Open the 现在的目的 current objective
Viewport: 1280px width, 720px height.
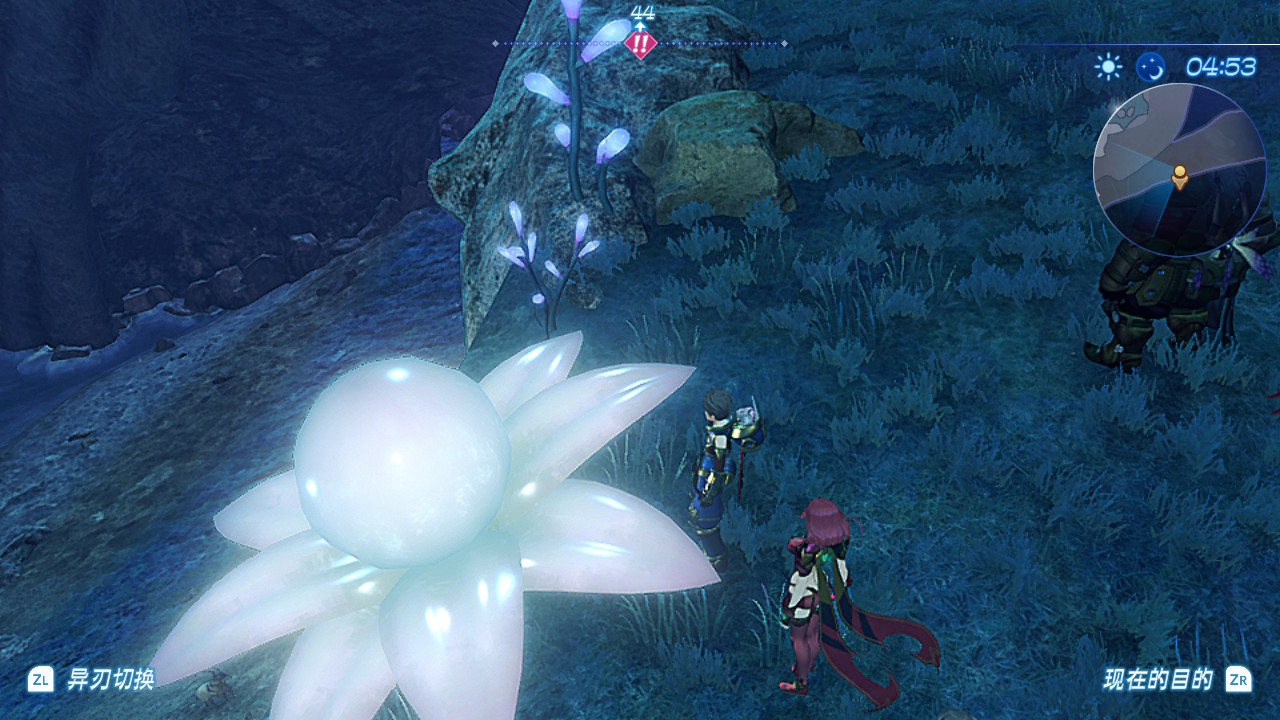click(1158, 680)
